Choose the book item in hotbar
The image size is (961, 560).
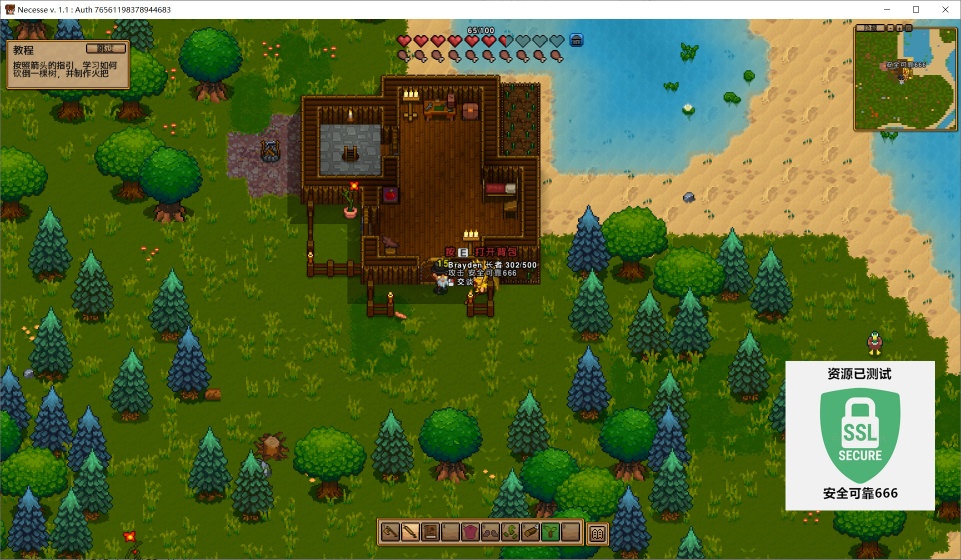click(430, 532)
